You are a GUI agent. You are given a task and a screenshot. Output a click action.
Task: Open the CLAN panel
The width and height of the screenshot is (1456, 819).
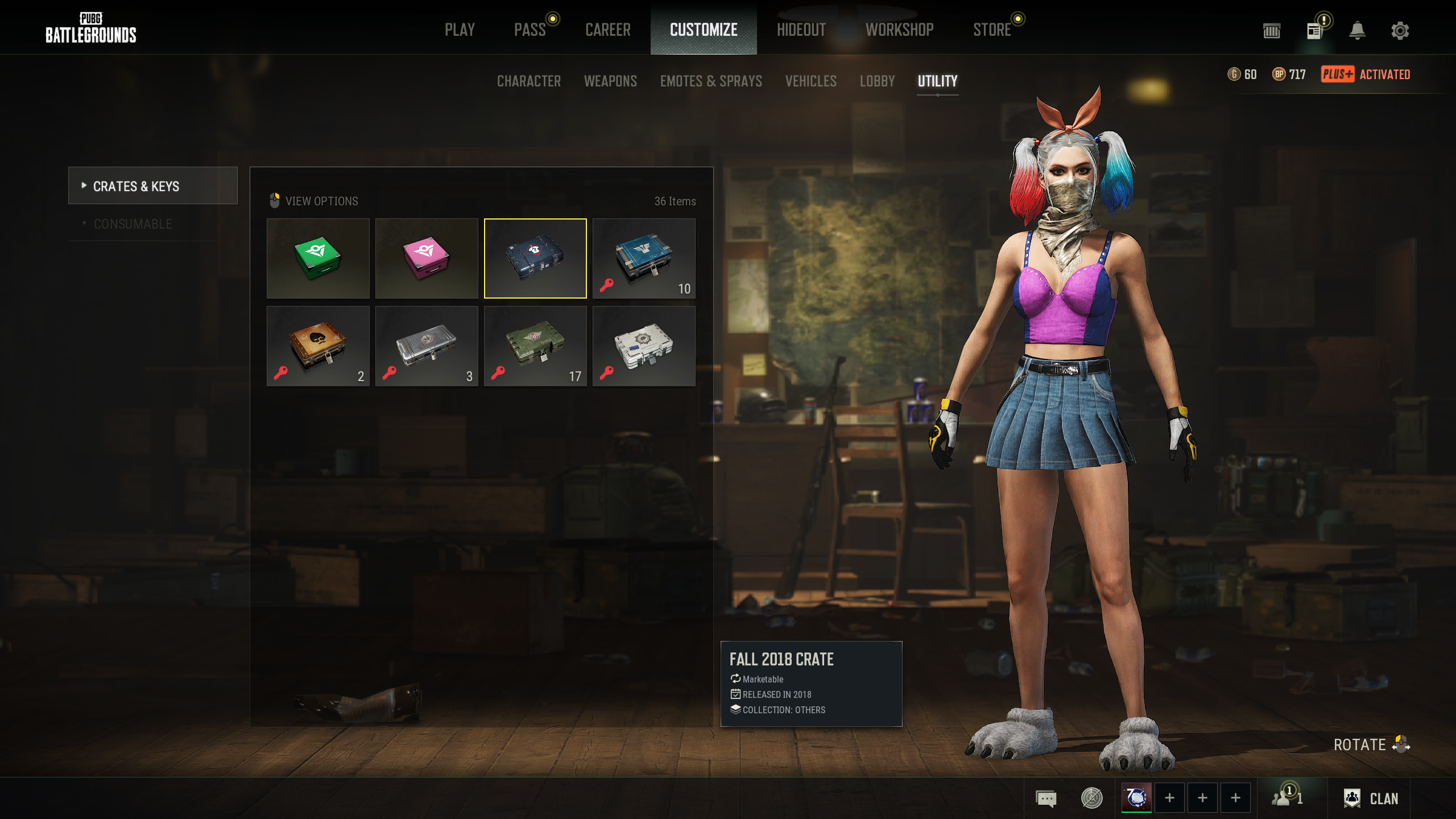[1371, 799]
